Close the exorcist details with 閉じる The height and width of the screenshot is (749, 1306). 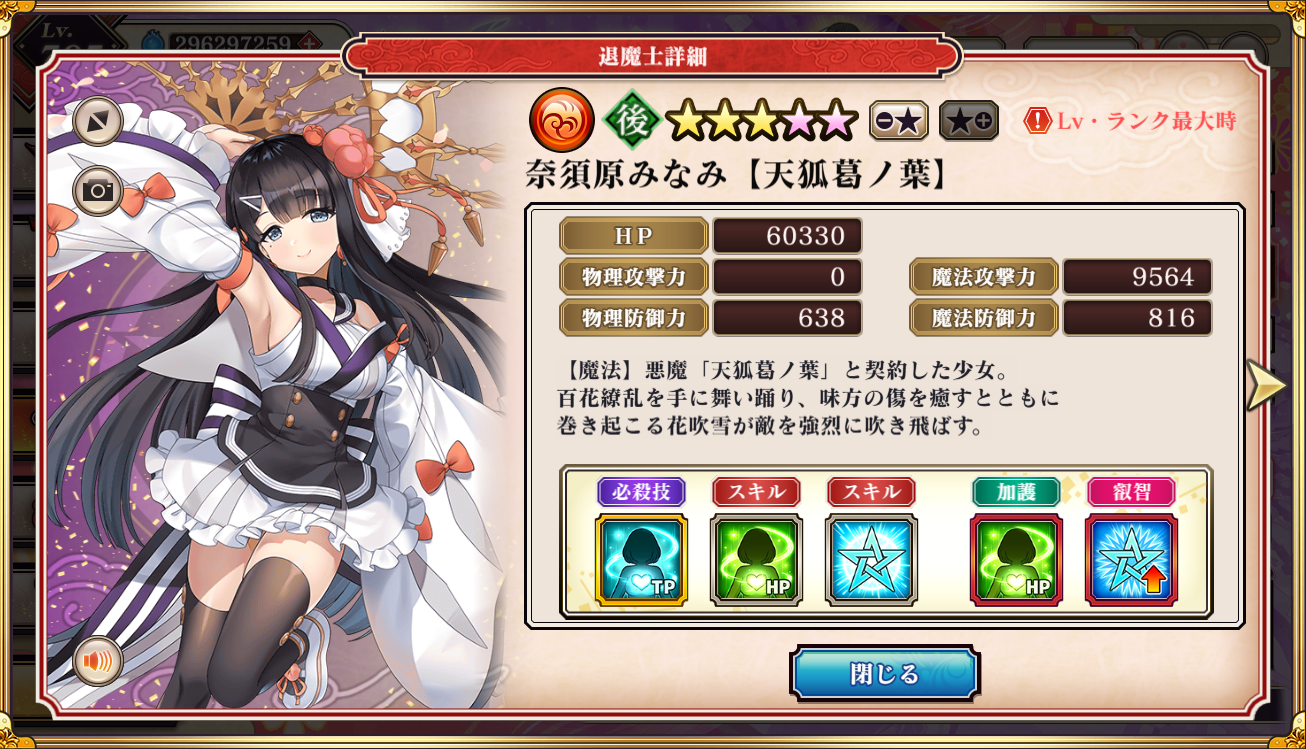[x=884, y=674]
